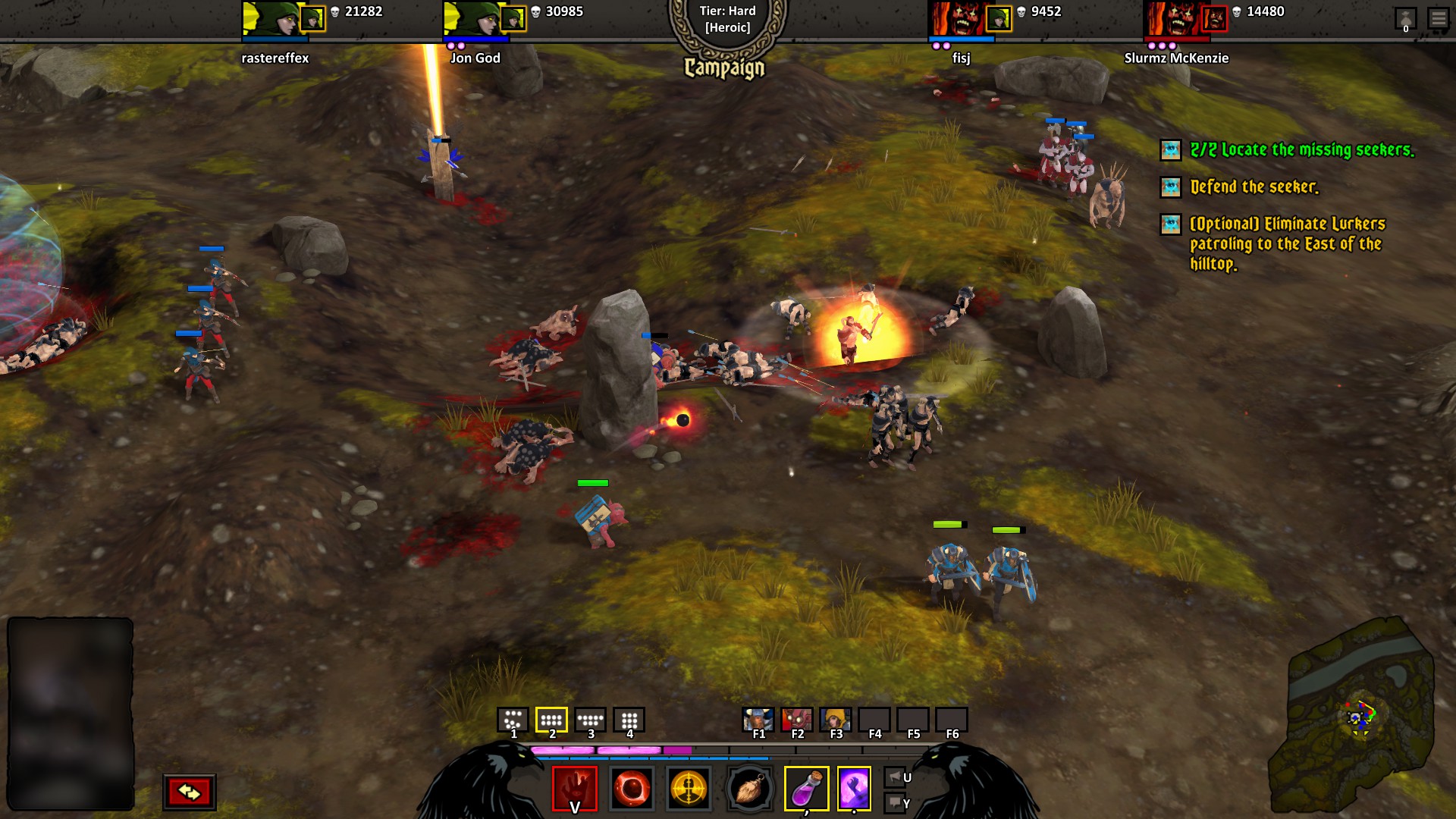The width and height of the screenshot is (1456, 819).
Task: Select formation 1 with scattered dots
Action: pyautogui.click(x=513, y=720)
